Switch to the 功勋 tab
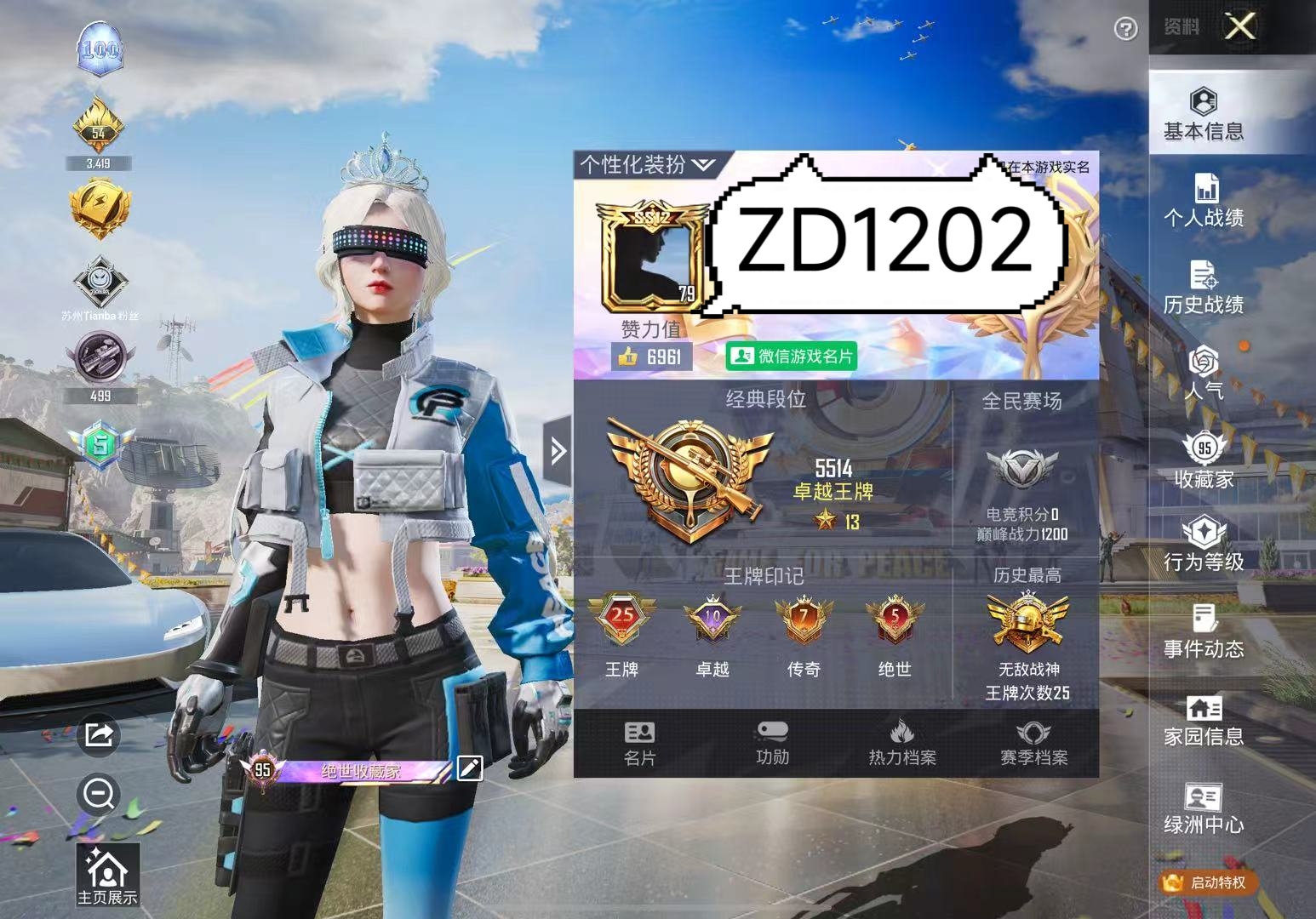Viewport: 1316px width, 919px height. tap(771, 745)
